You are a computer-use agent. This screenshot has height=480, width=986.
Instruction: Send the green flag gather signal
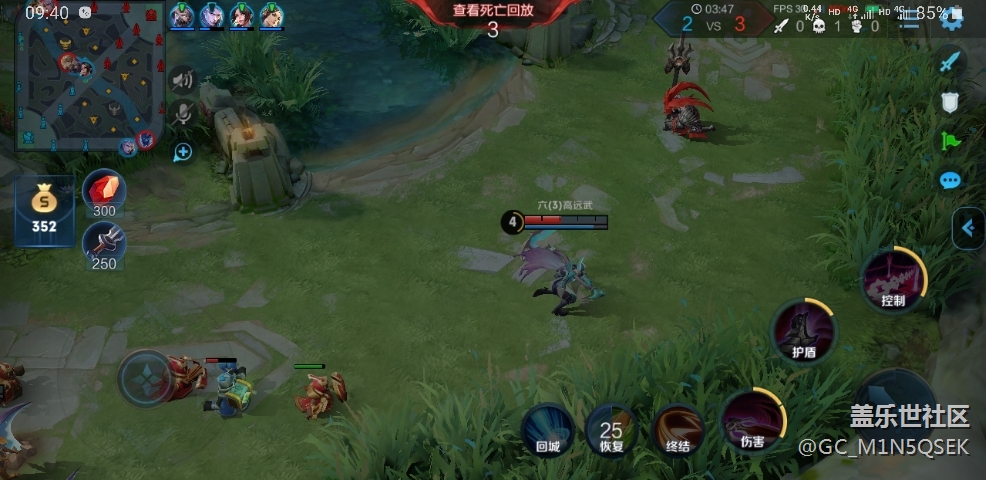tap(950, 141)
